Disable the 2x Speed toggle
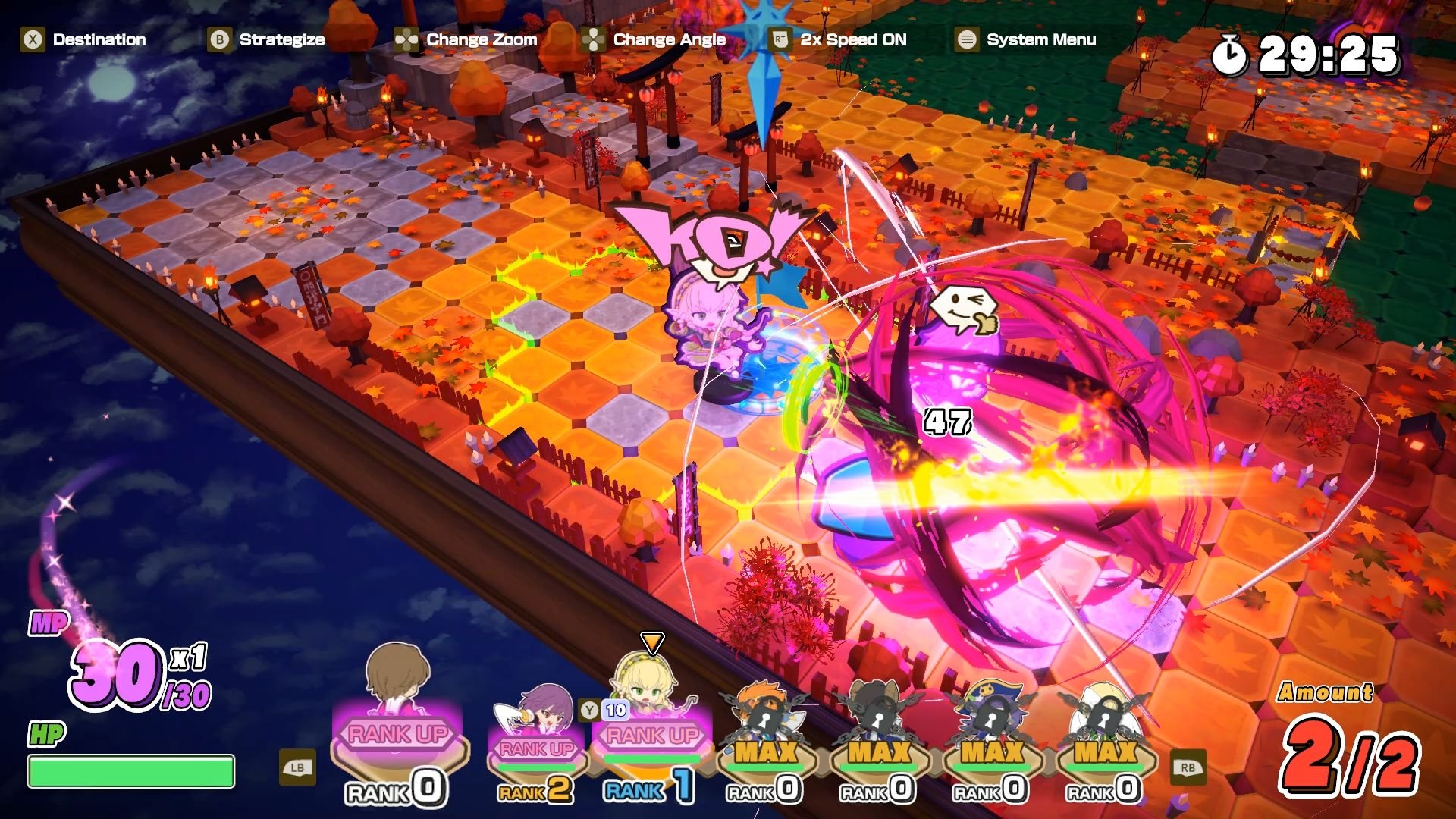1456x819 pixels. (781, 39)
